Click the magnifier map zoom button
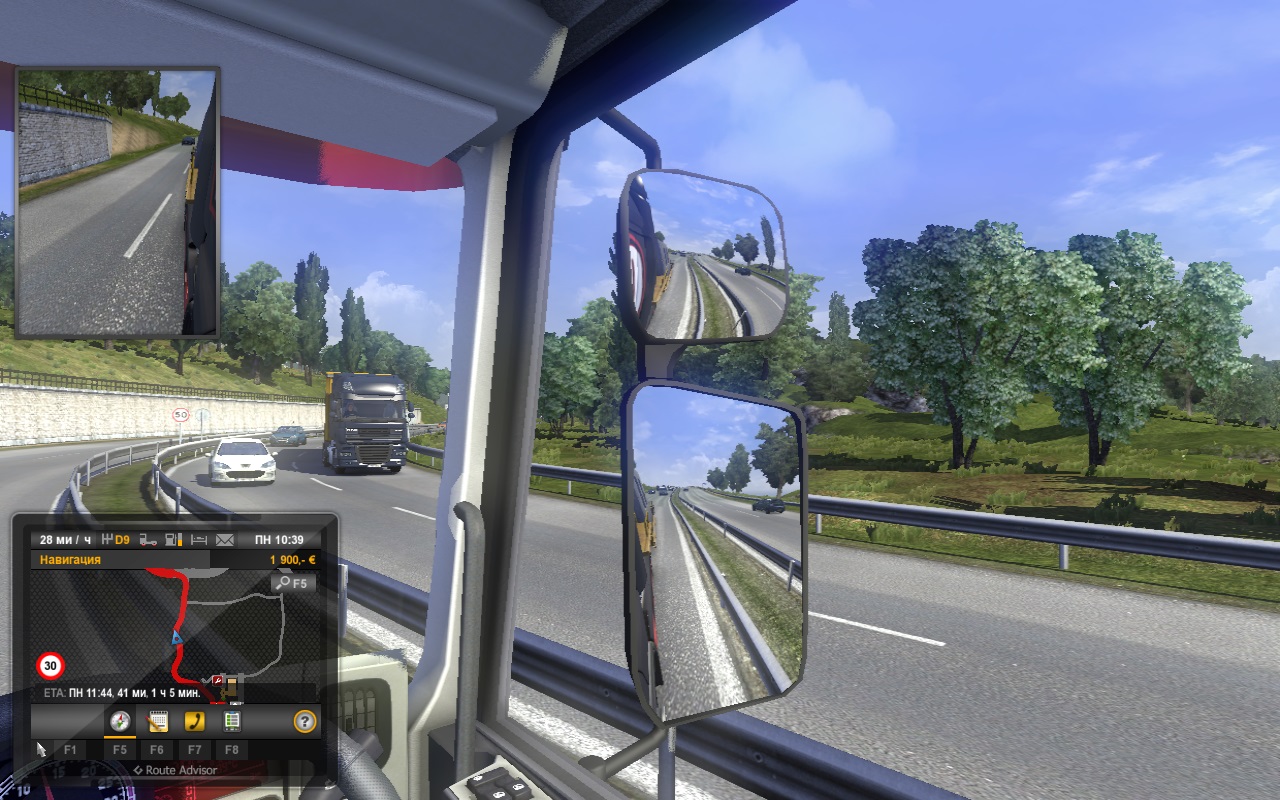This screenshot has height=800, width=1280. [x=292, y=582]
